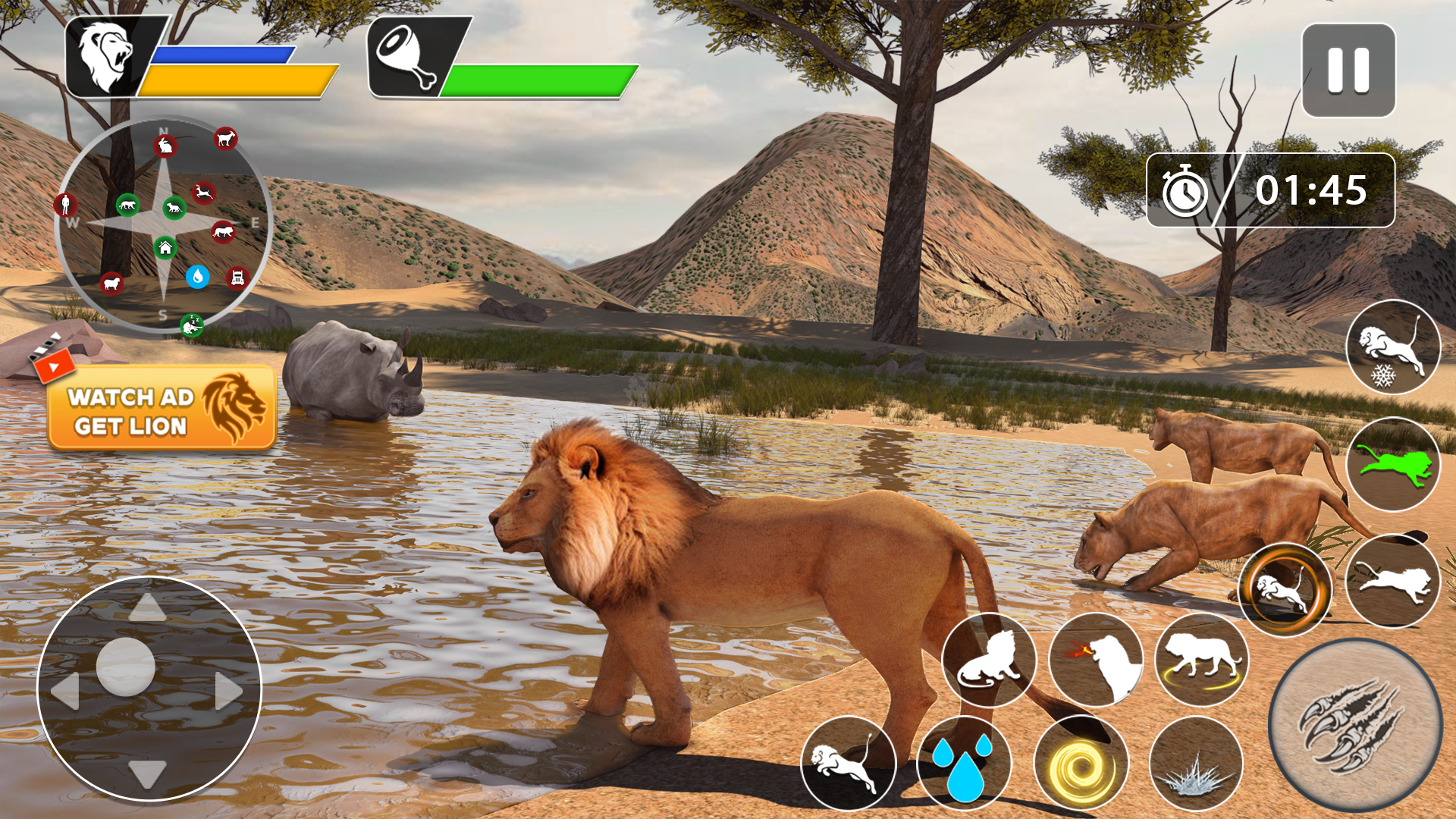Tap the blue water drop marker on minimap

(x=199, y=277)
